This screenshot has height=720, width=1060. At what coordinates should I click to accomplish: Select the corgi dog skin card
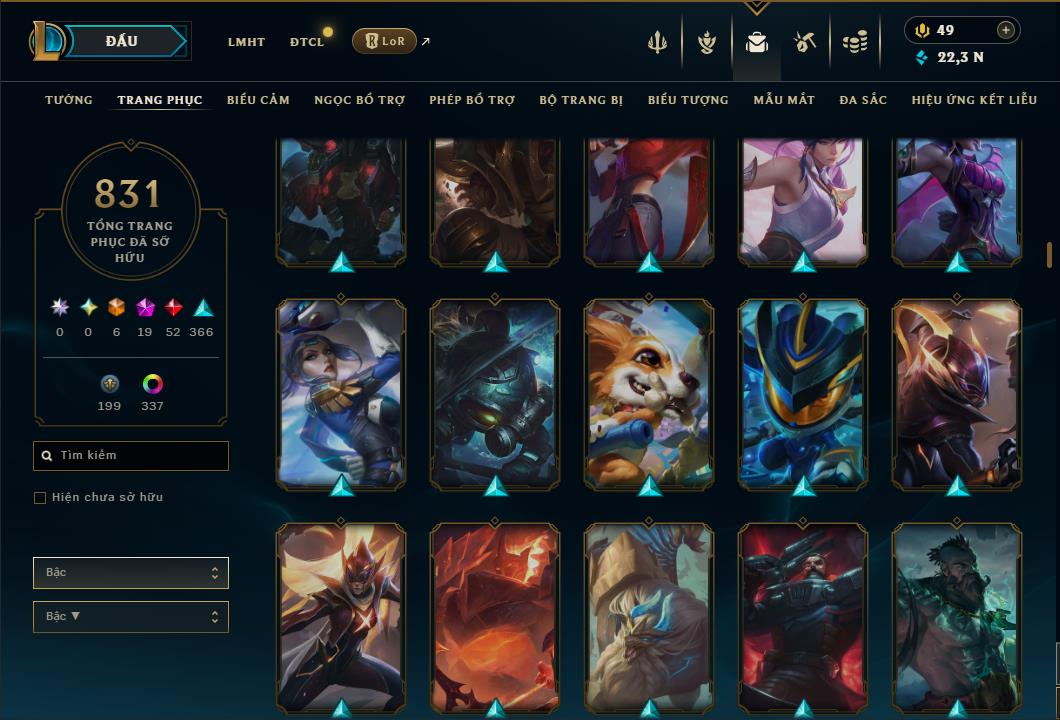pyautogui.click(x=649, y=393)
